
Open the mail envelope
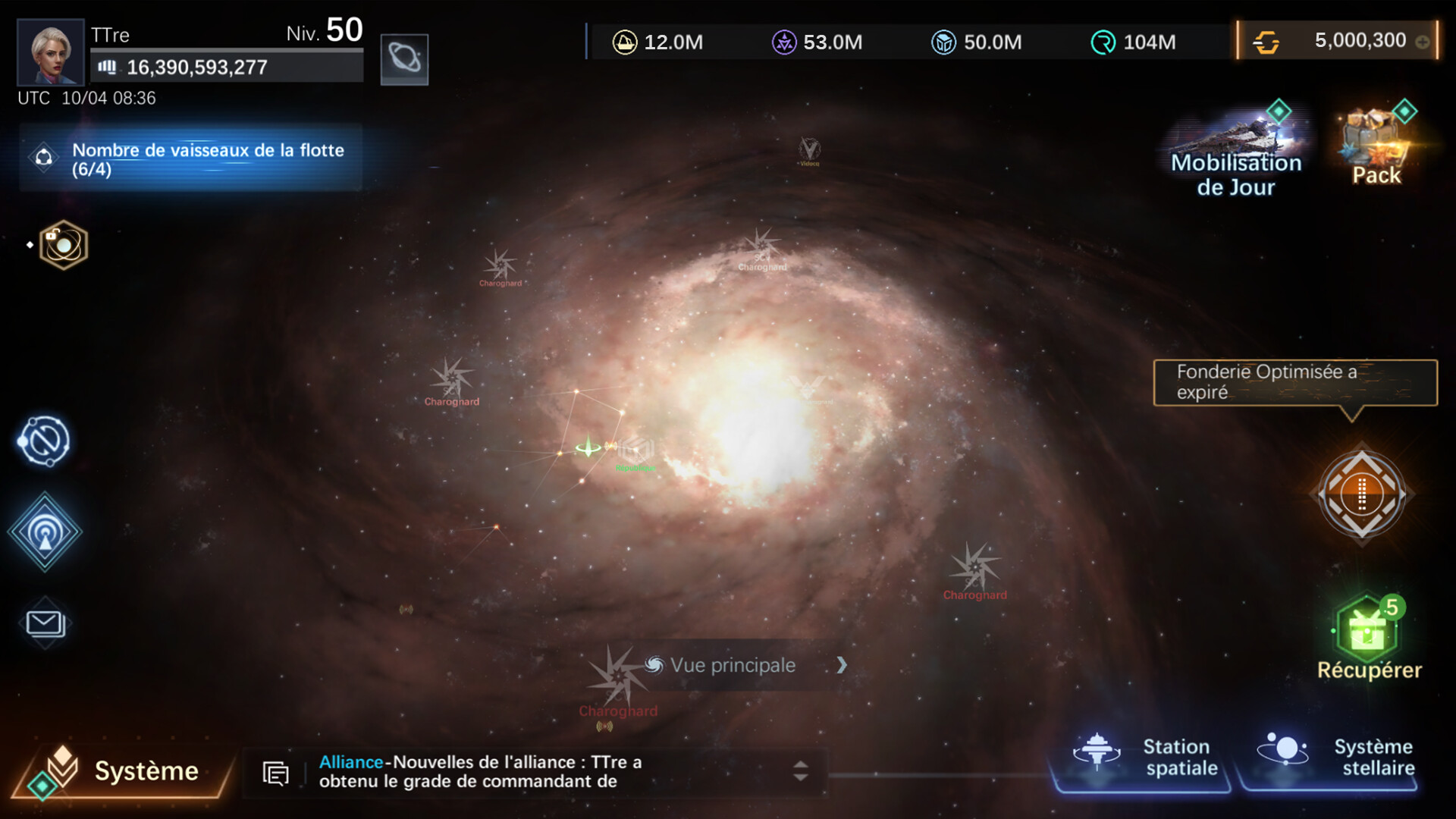click(x=45, y=623)
